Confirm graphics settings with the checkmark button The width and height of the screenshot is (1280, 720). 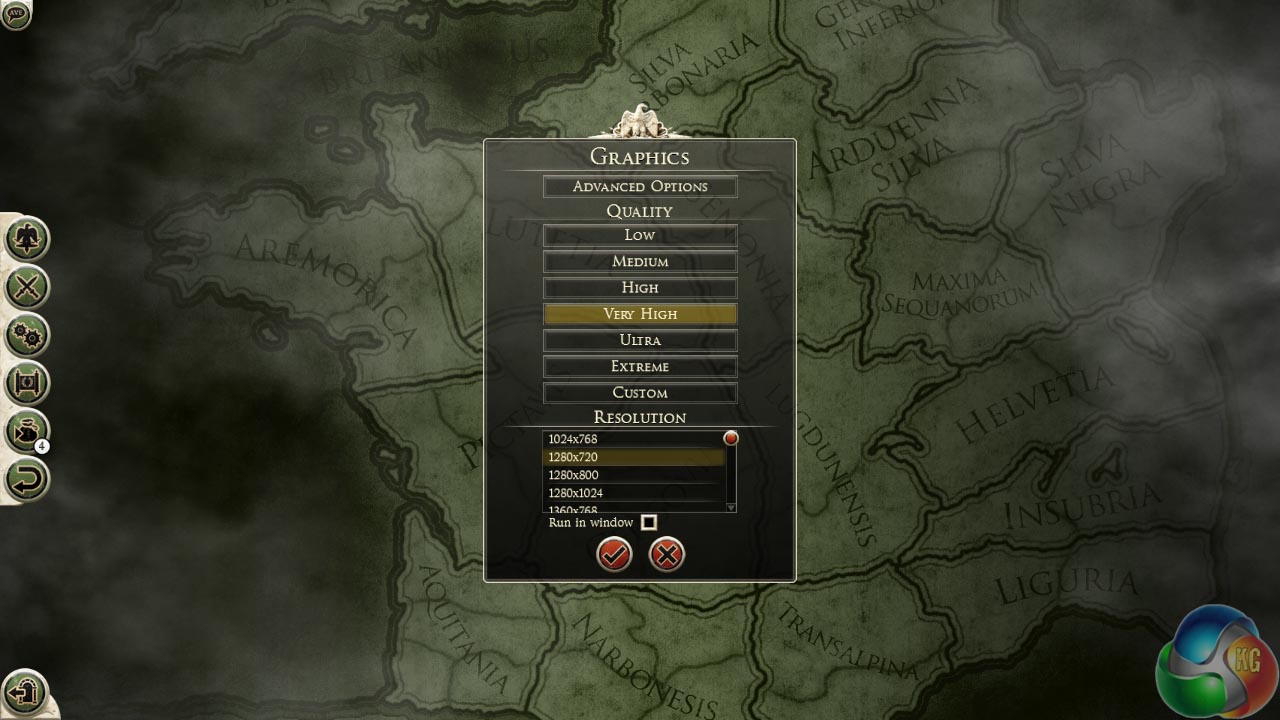(614, 554)
